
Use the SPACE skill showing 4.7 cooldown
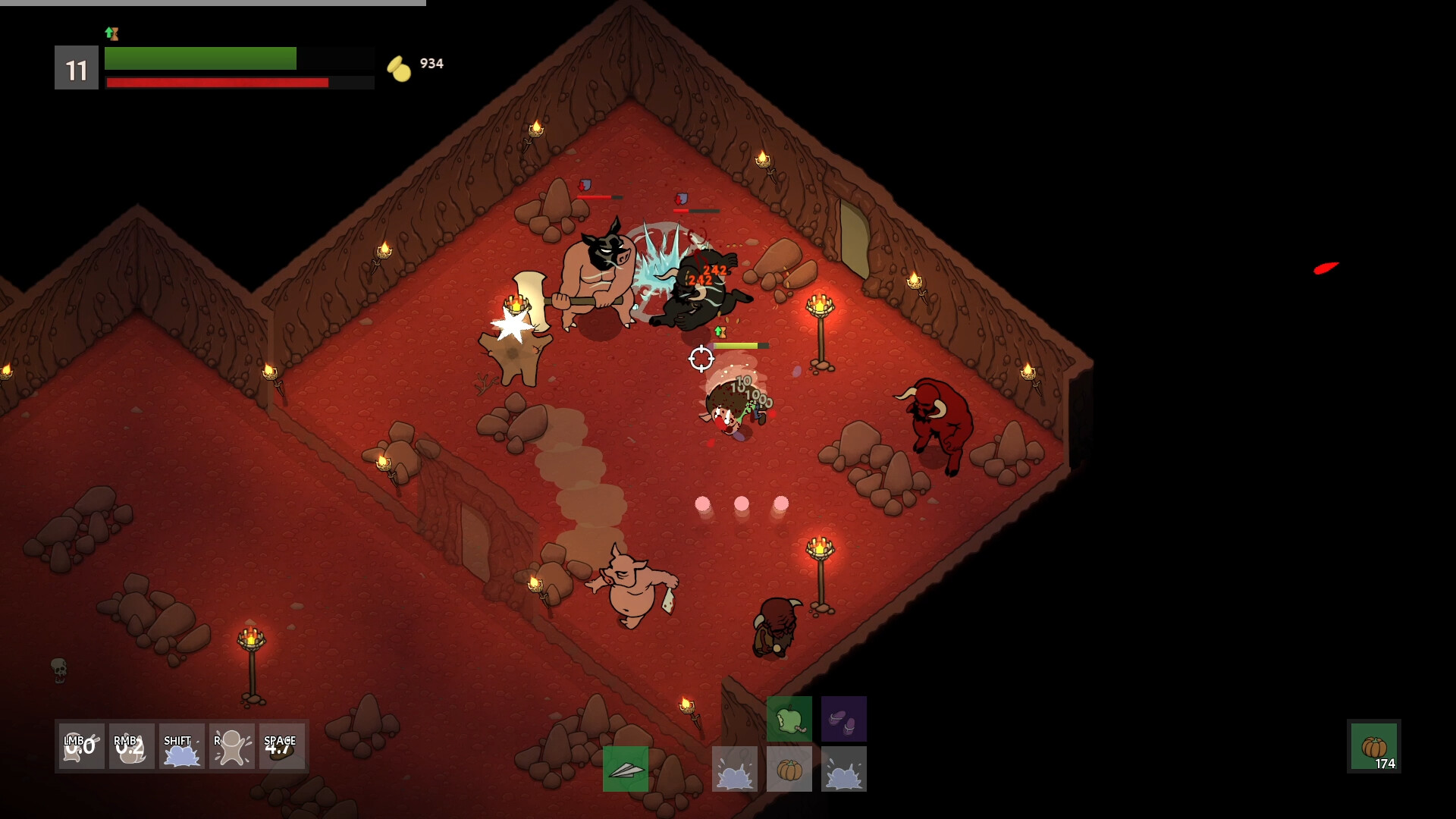click(x=281, y=747)
